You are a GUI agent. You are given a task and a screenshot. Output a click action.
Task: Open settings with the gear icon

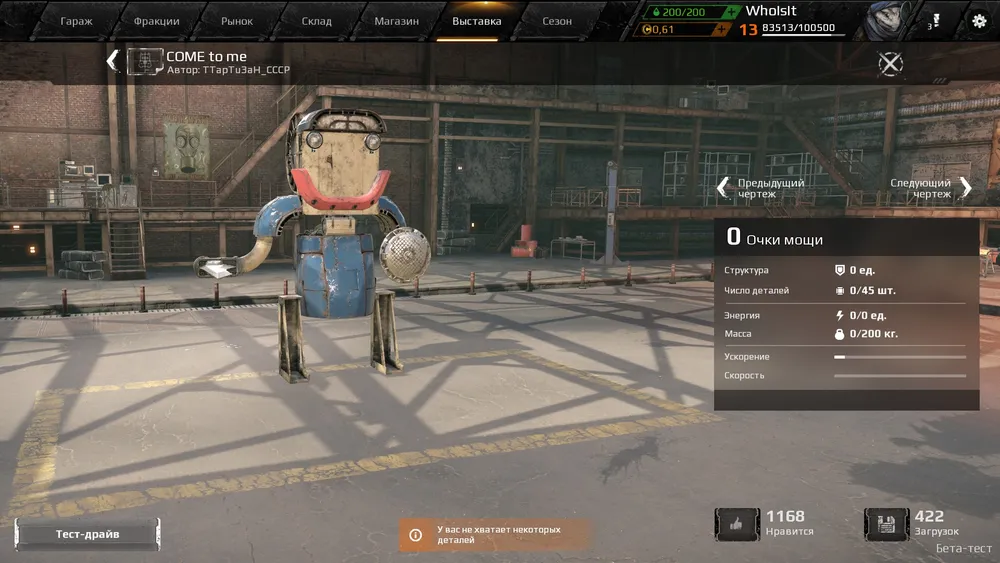(979, 21)
